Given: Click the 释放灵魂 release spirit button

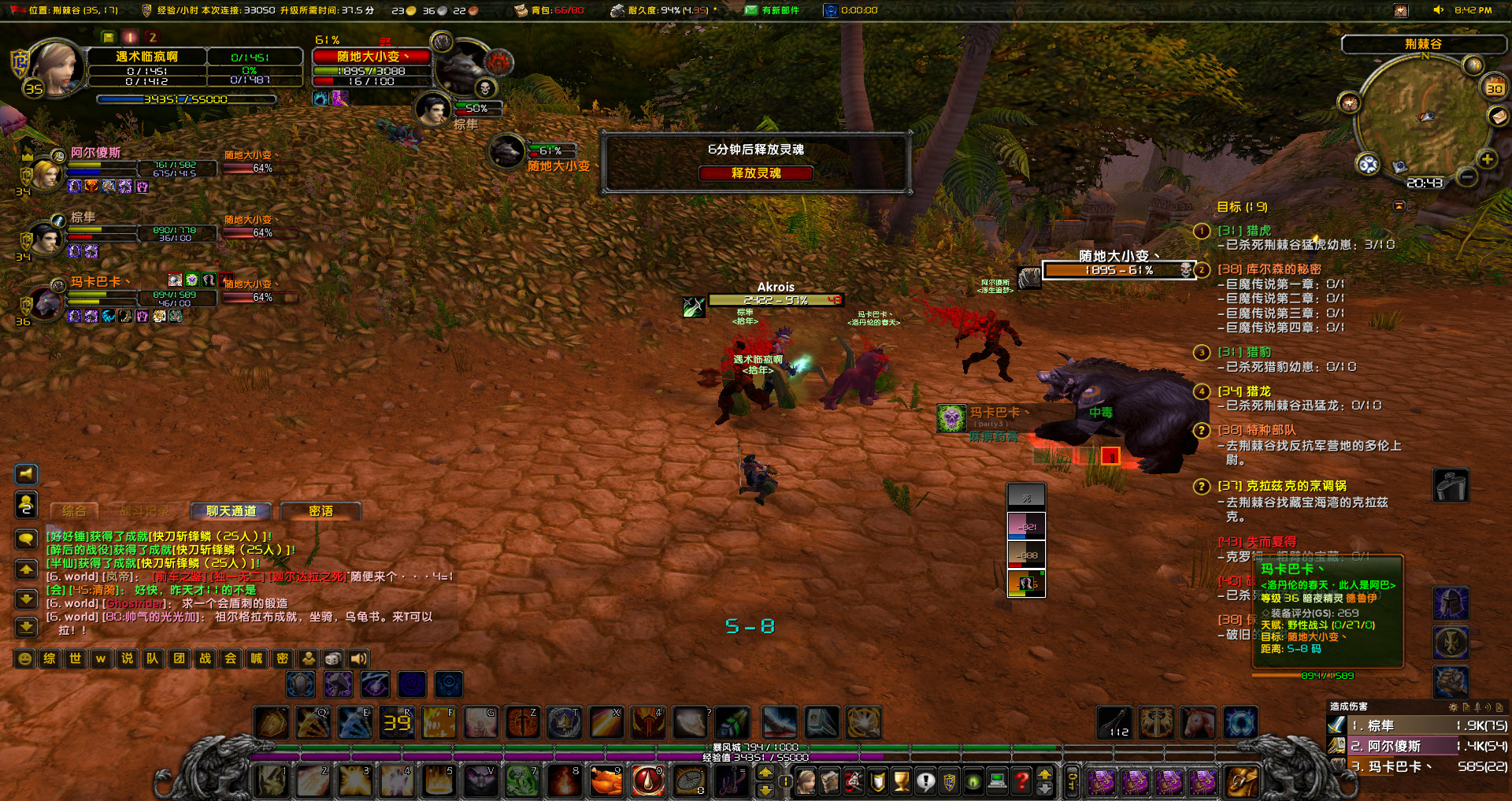Looking at the screenshot, I should tap(755, 173).
